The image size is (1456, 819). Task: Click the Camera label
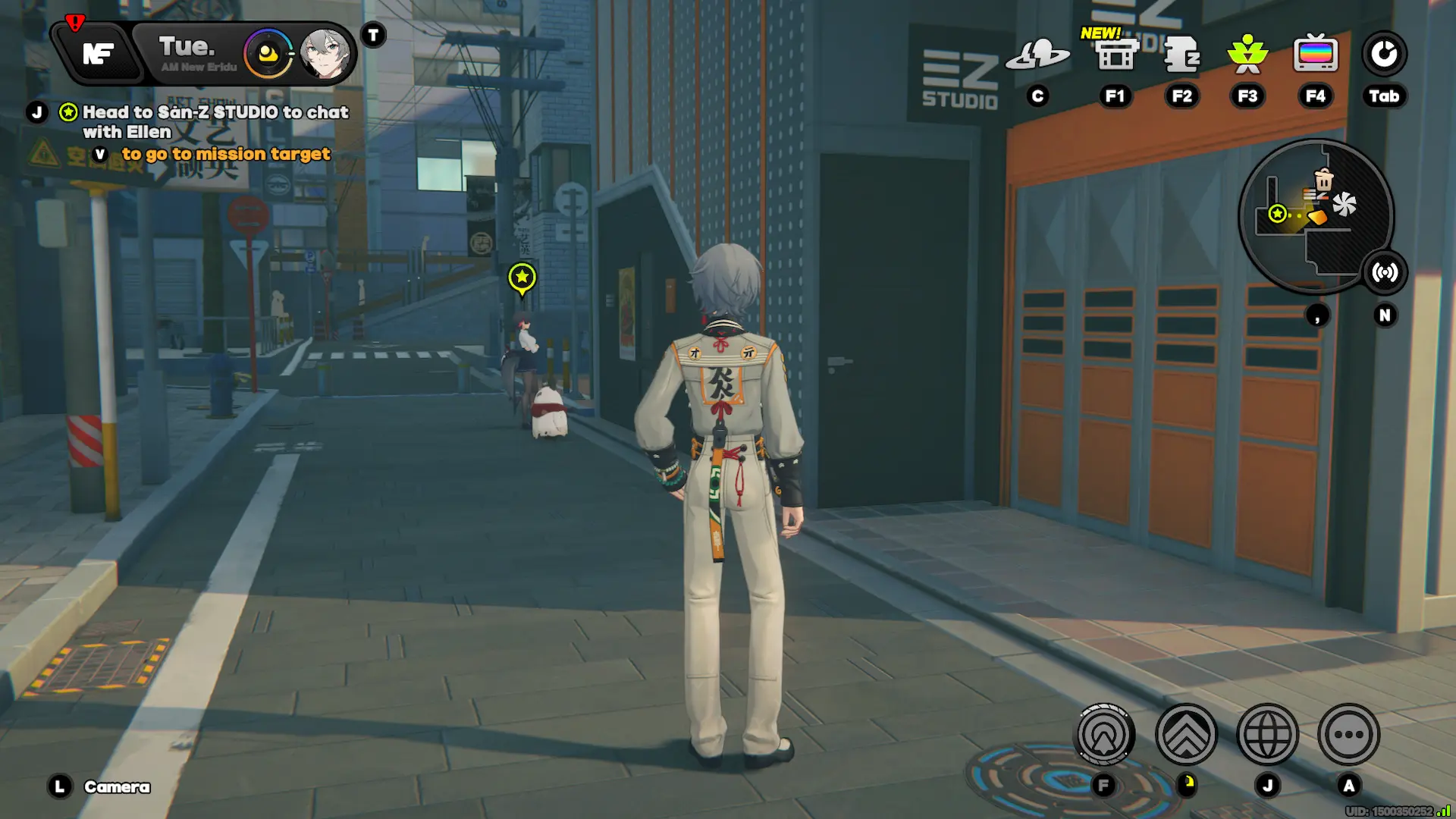click(x=117, y=787)
